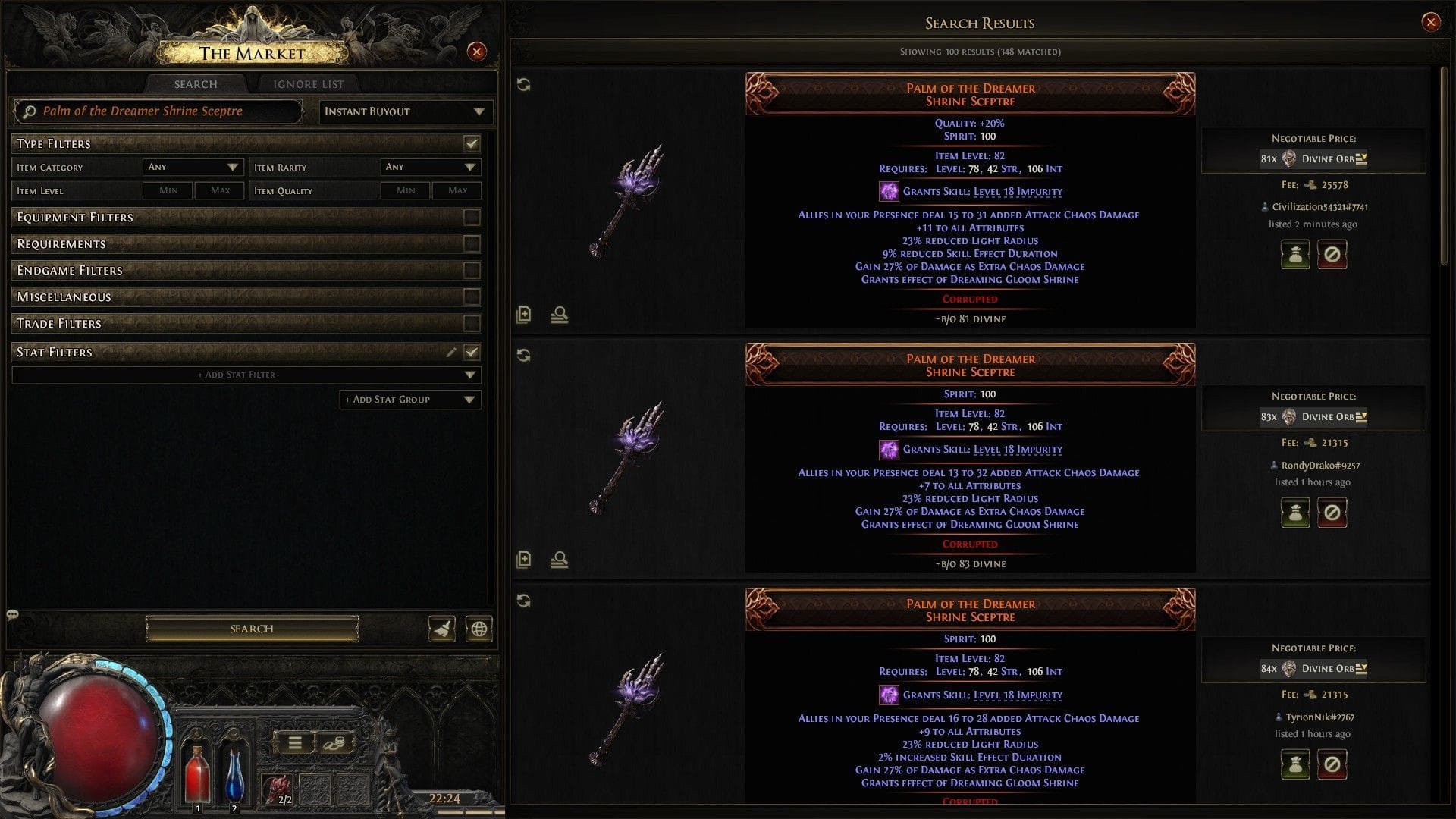
Task: Click the green money bag buyout icon for Civilization54321's listing
Action: (x=1295, y=253)
